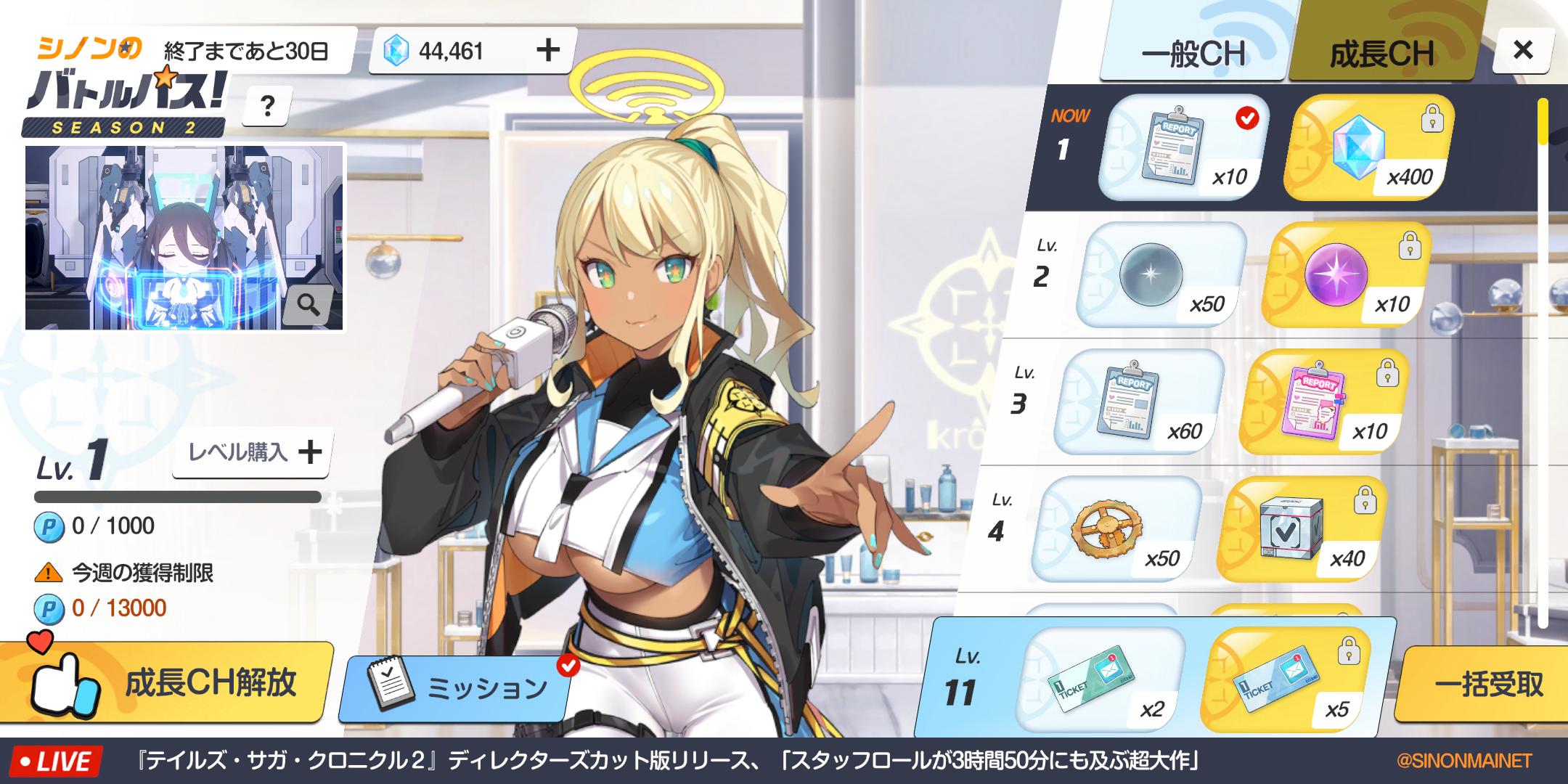Select the locked silver box x40 reward
This screenshot has height=784, width=1568.
pos(1300,529)
